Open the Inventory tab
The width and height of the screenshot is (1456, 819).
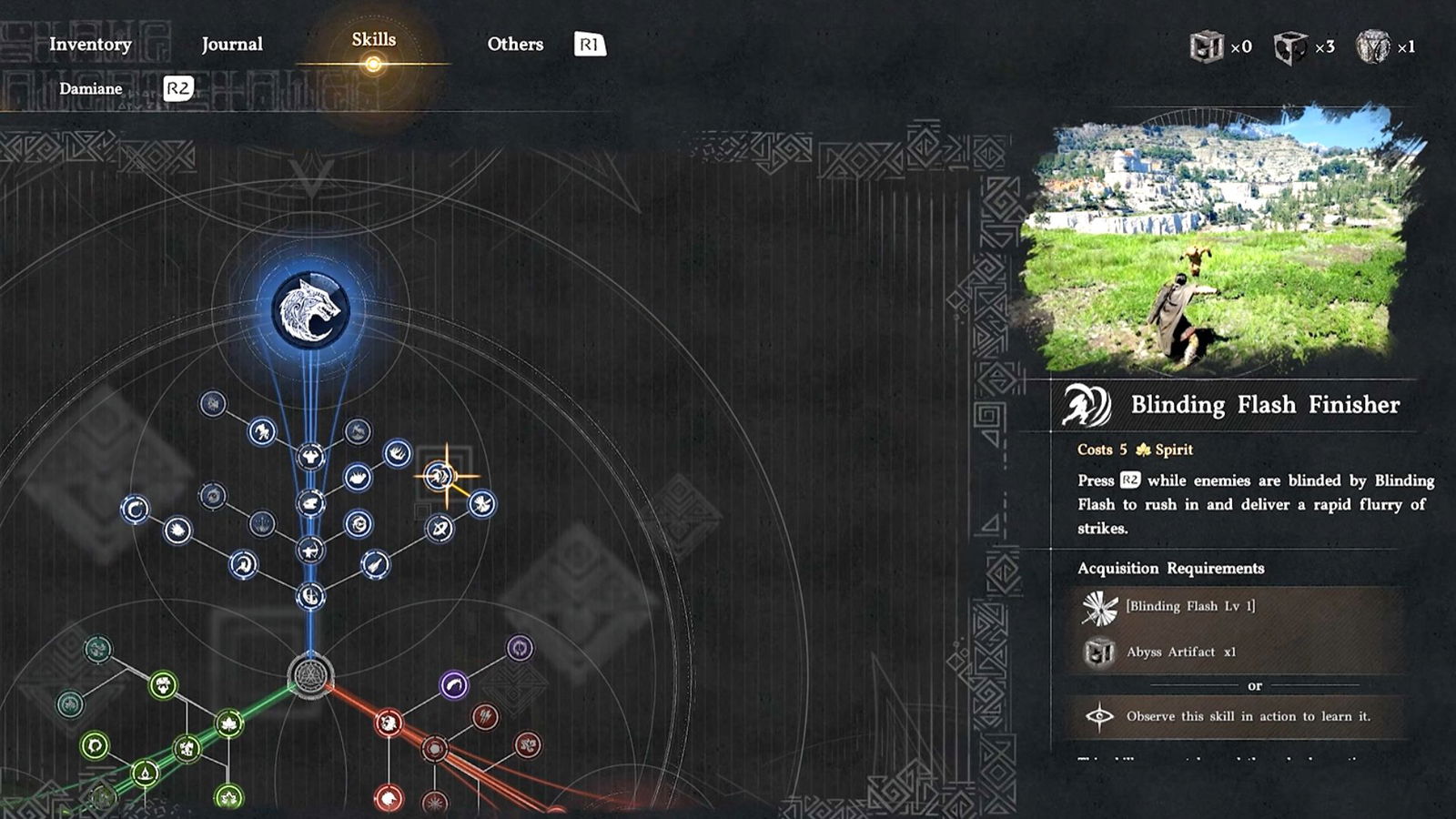(90, 44)
